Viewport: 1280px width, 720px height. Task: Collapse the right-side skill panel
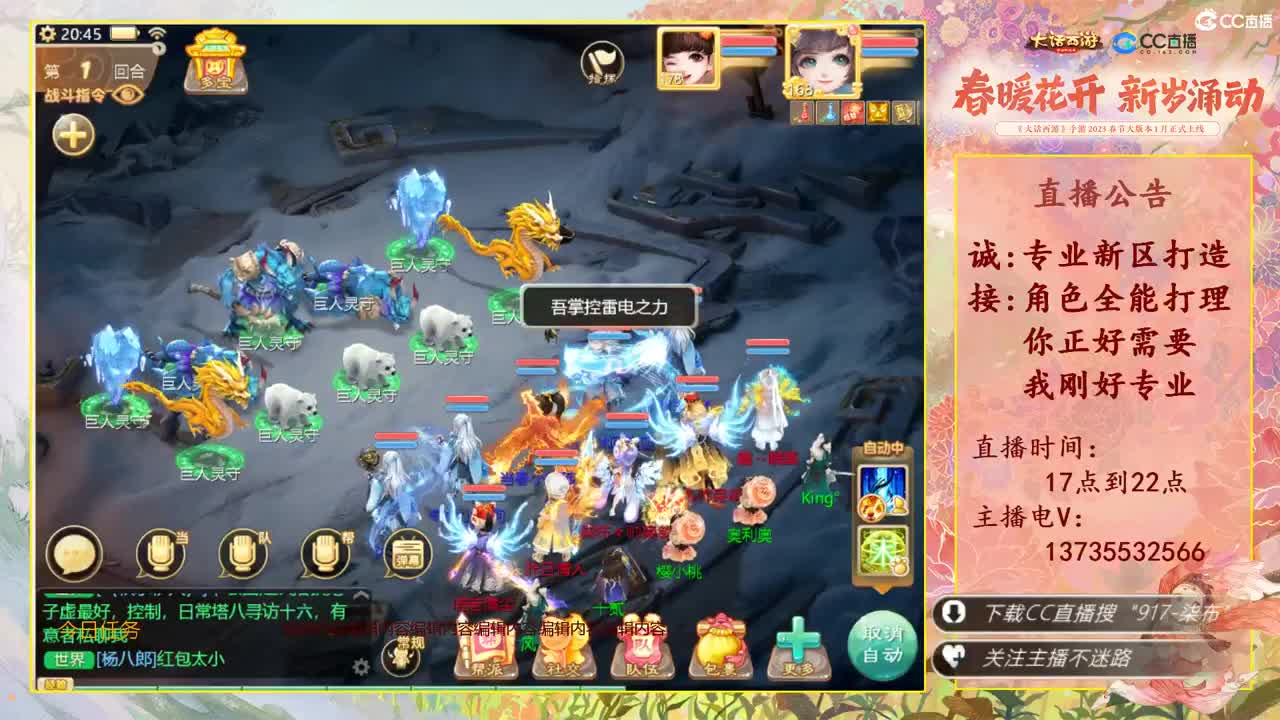coord(882,588)
